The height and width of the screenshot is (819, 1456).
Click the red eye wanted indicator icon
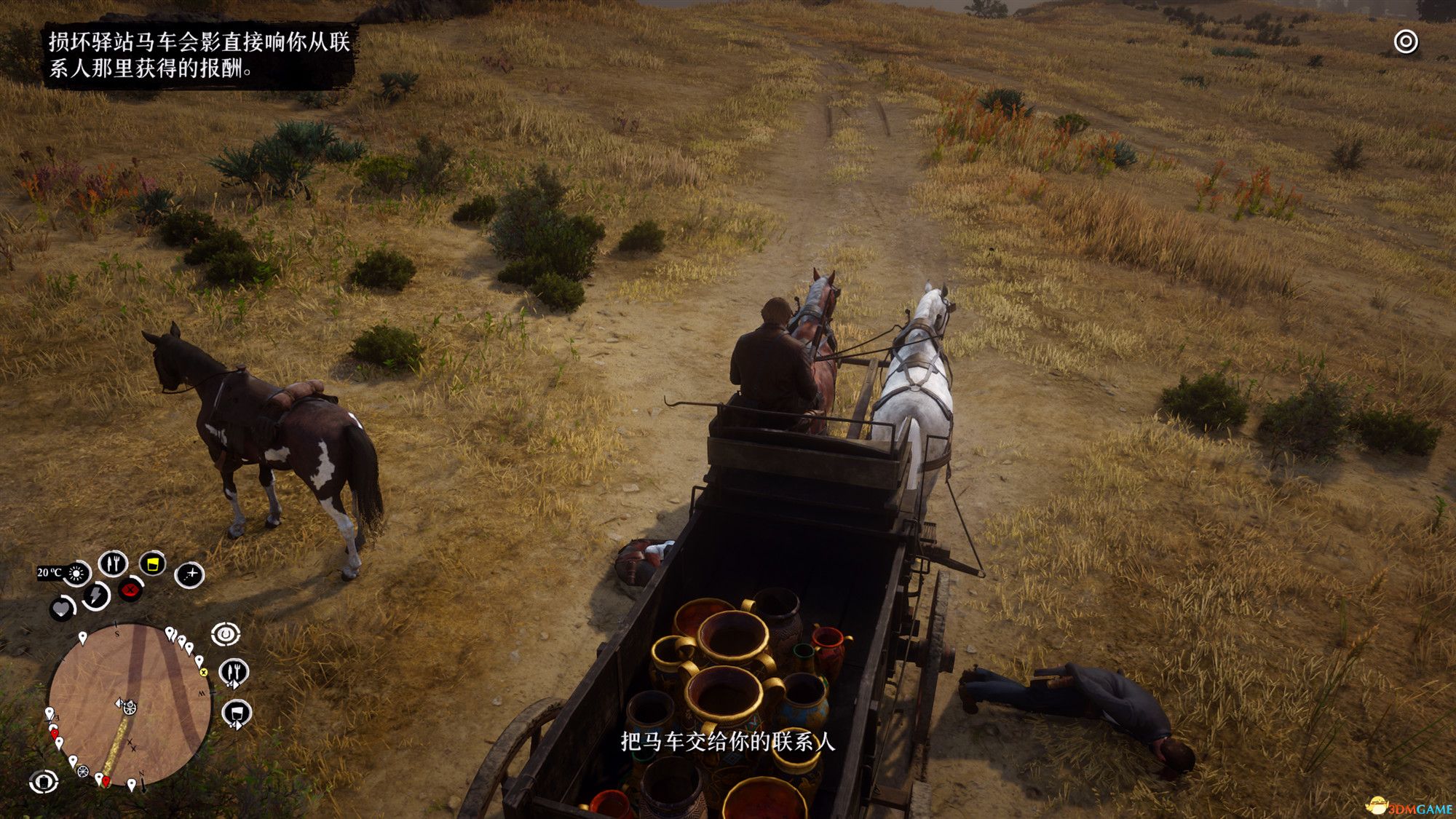[129, 590]
